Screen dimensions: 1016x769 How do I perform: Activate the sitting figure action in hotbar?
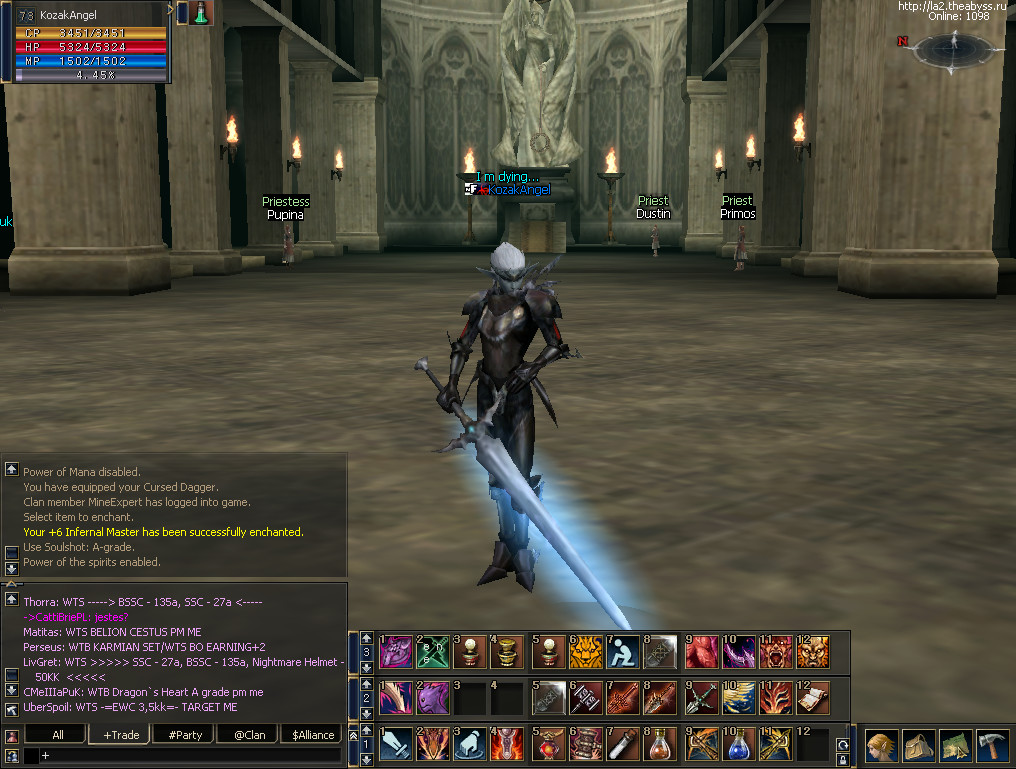tap(623, 652)
